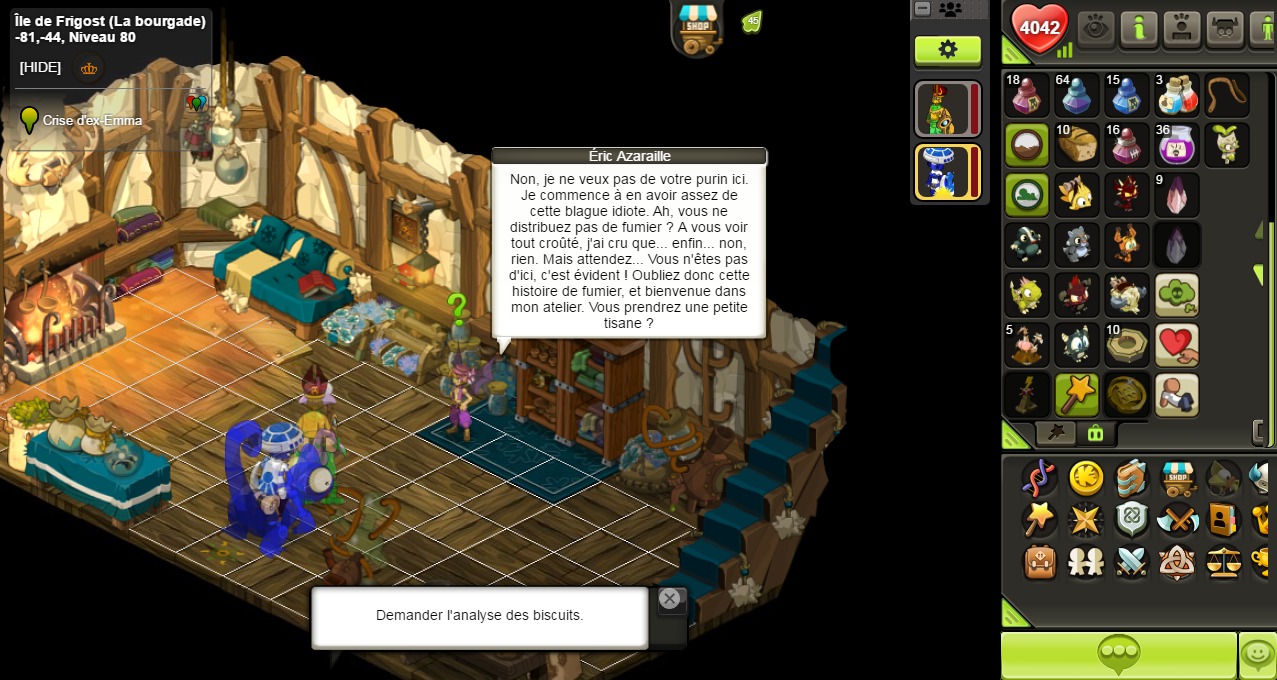Open the brown backpack inventory icon

point(1040,562)
